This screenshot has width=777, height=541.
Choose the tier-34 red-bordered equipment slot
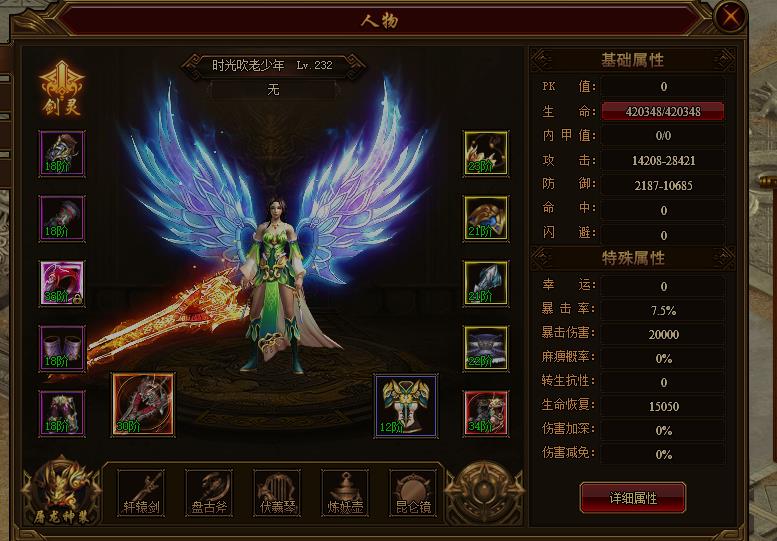point(486,412)
